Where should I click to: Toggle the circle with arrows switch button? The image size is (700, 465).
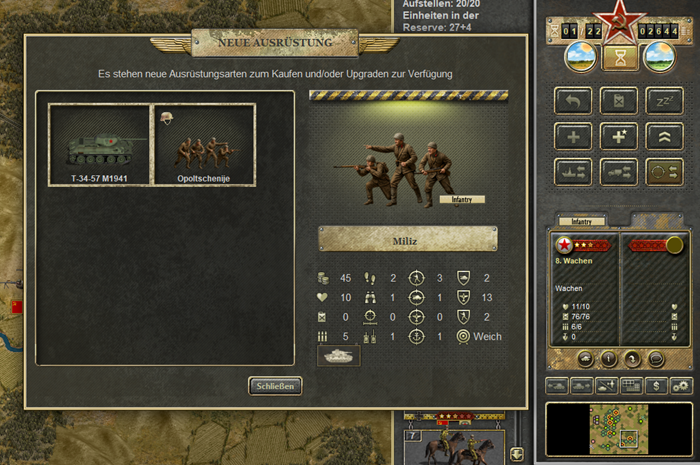click(665, 171)
